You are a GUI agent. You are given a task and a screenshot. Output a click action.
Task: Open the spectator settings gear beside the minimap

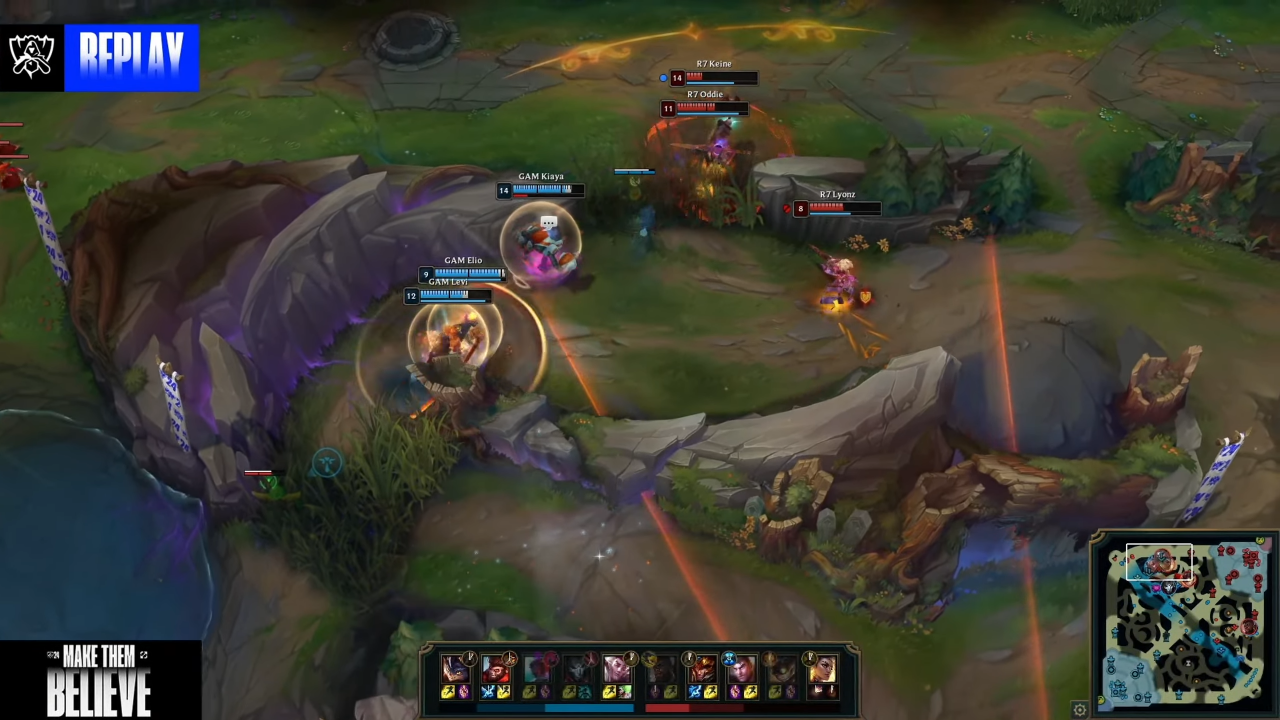[1080, 707]
